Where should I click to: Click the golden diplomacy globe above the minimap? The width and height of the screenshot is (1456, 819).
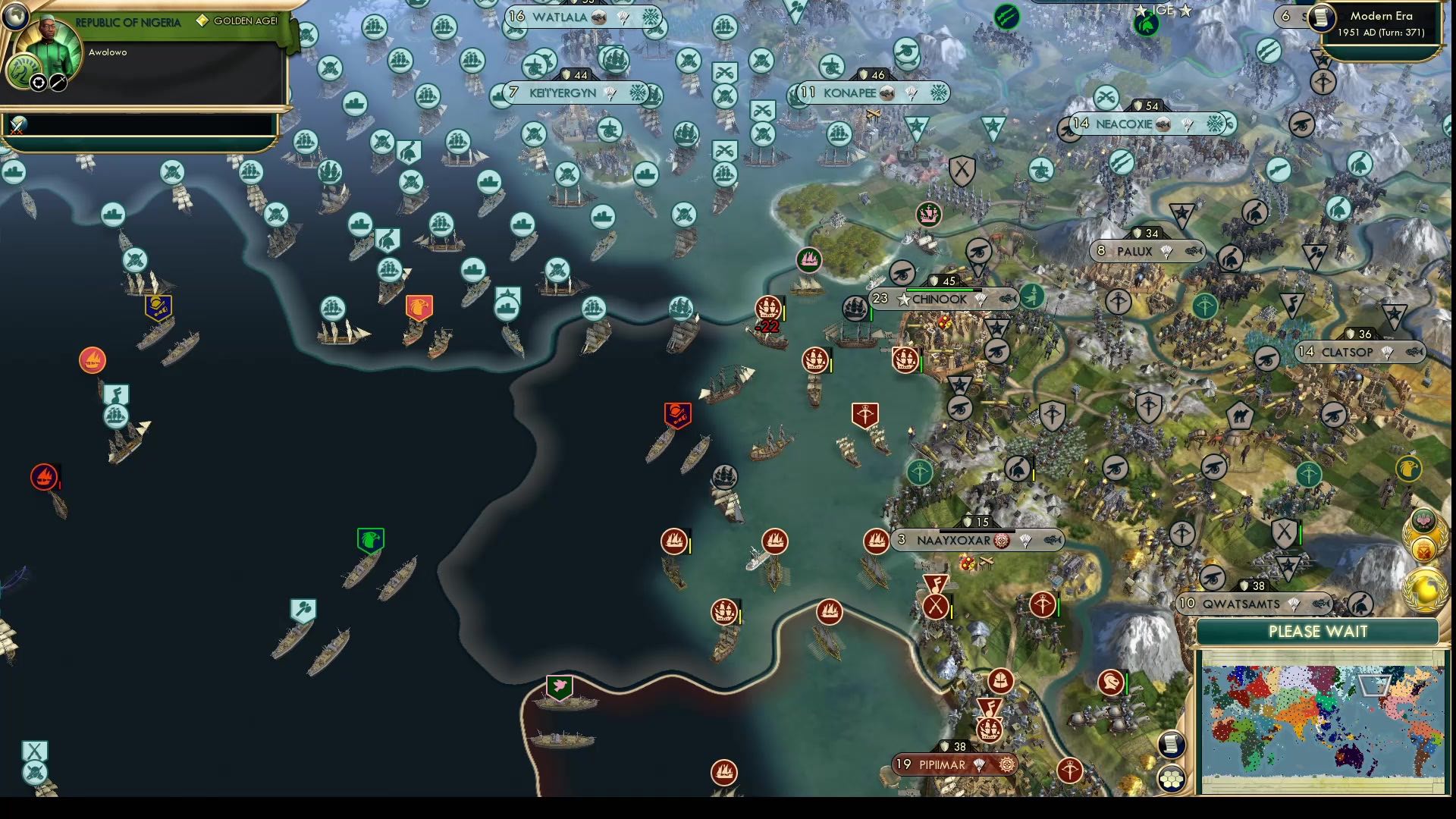point(1424,589)
